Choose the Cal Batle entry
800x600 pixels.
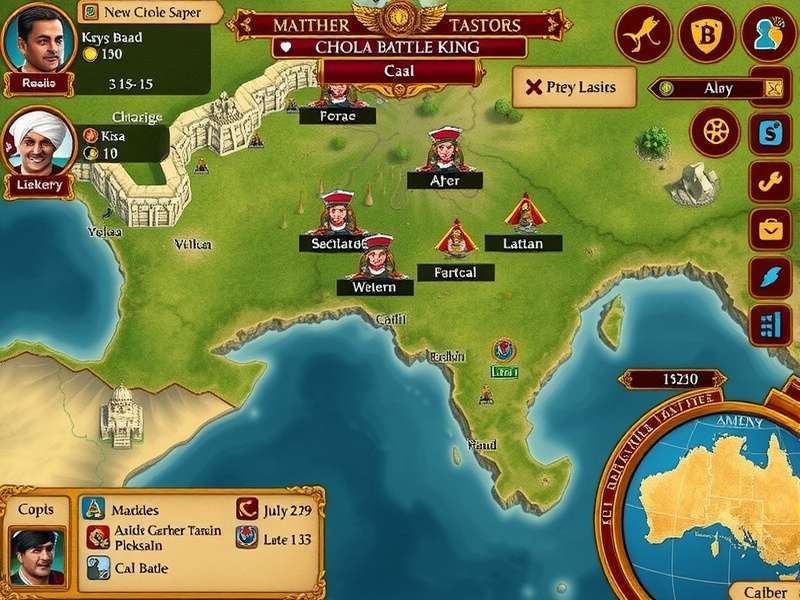[x=139, y=567]
